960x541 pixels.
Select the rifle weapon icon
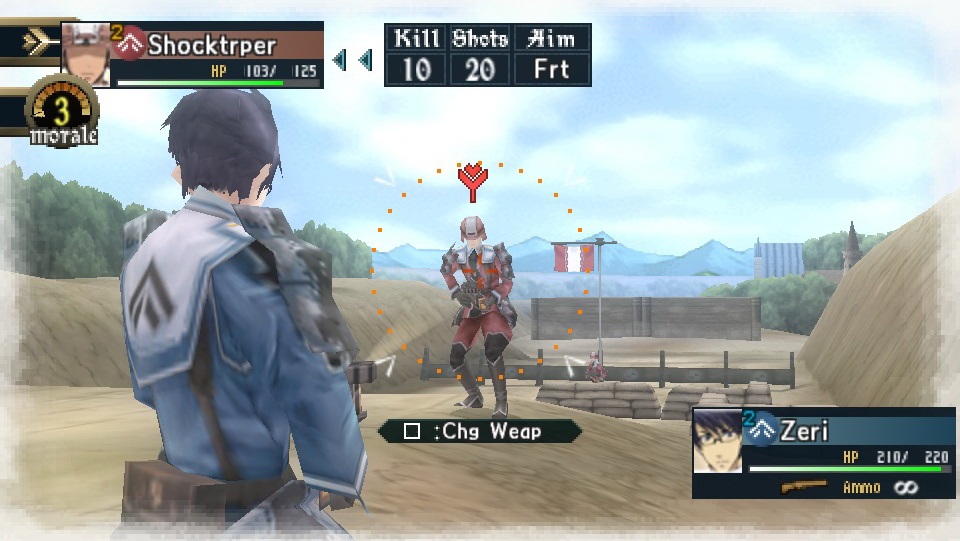(x=805, y=486)
